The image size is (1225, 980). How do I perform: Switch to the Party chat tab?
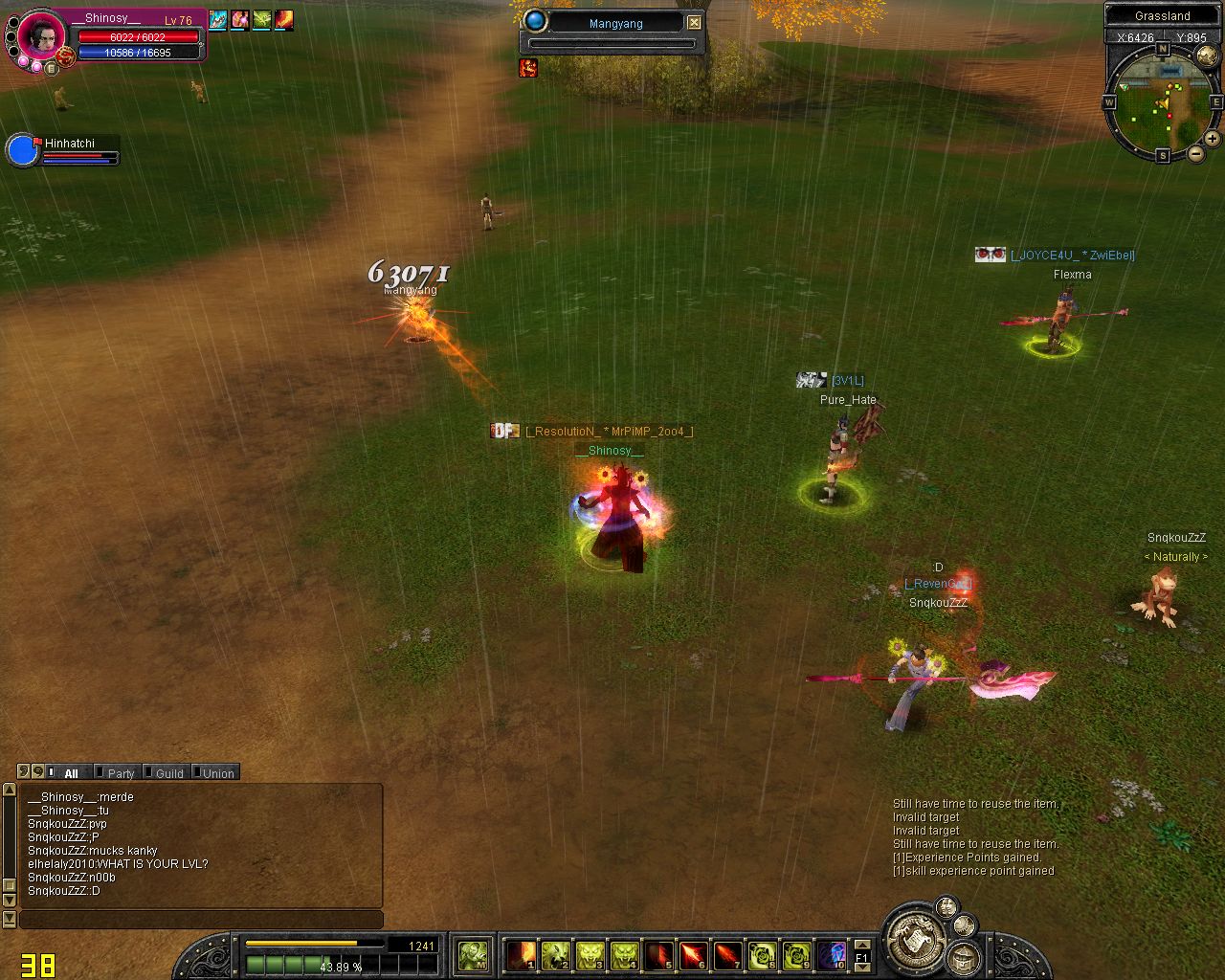(120, 773)
